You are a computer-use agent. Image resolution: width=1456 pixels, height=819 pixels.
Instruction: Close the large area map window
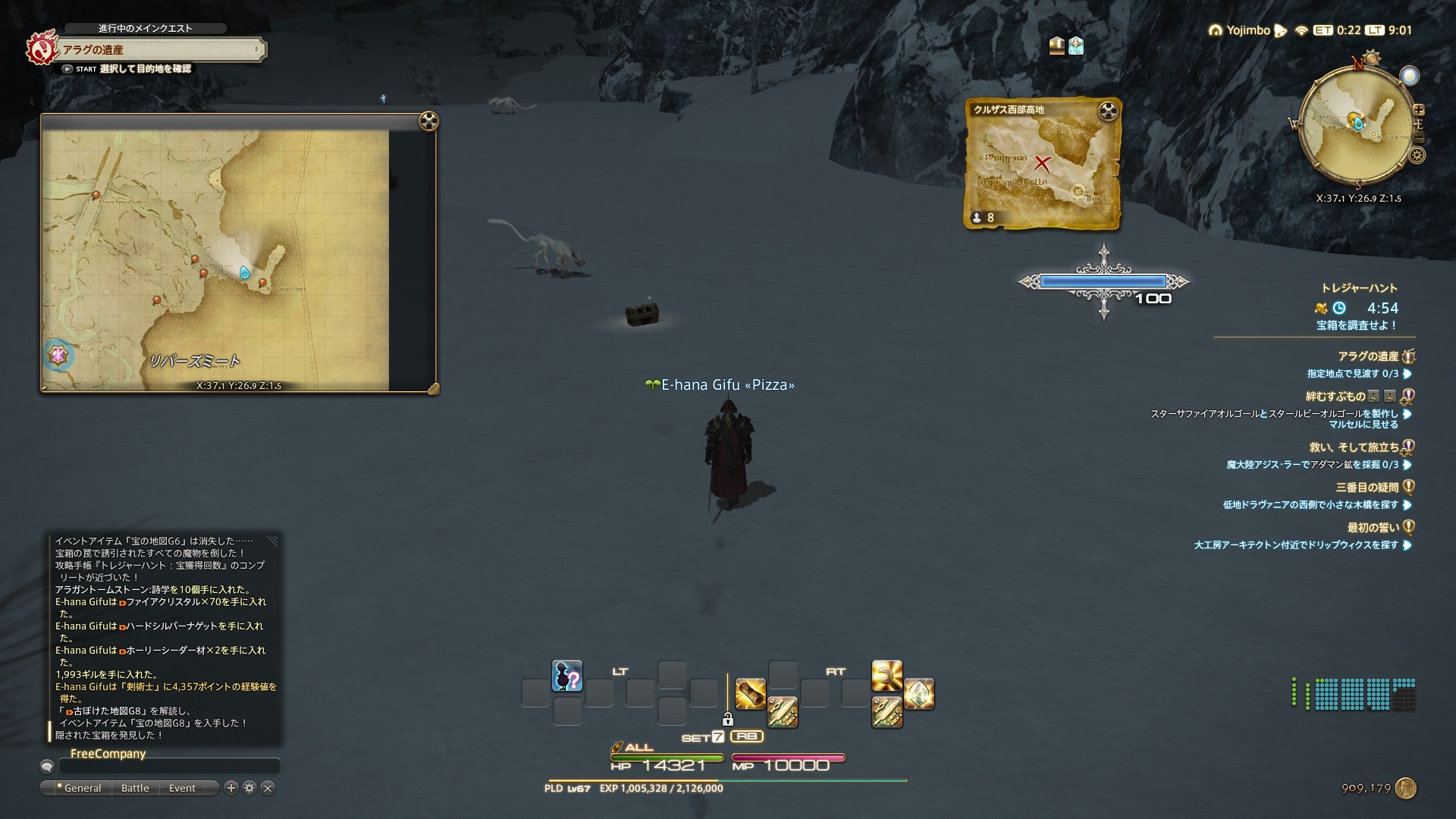428,121
